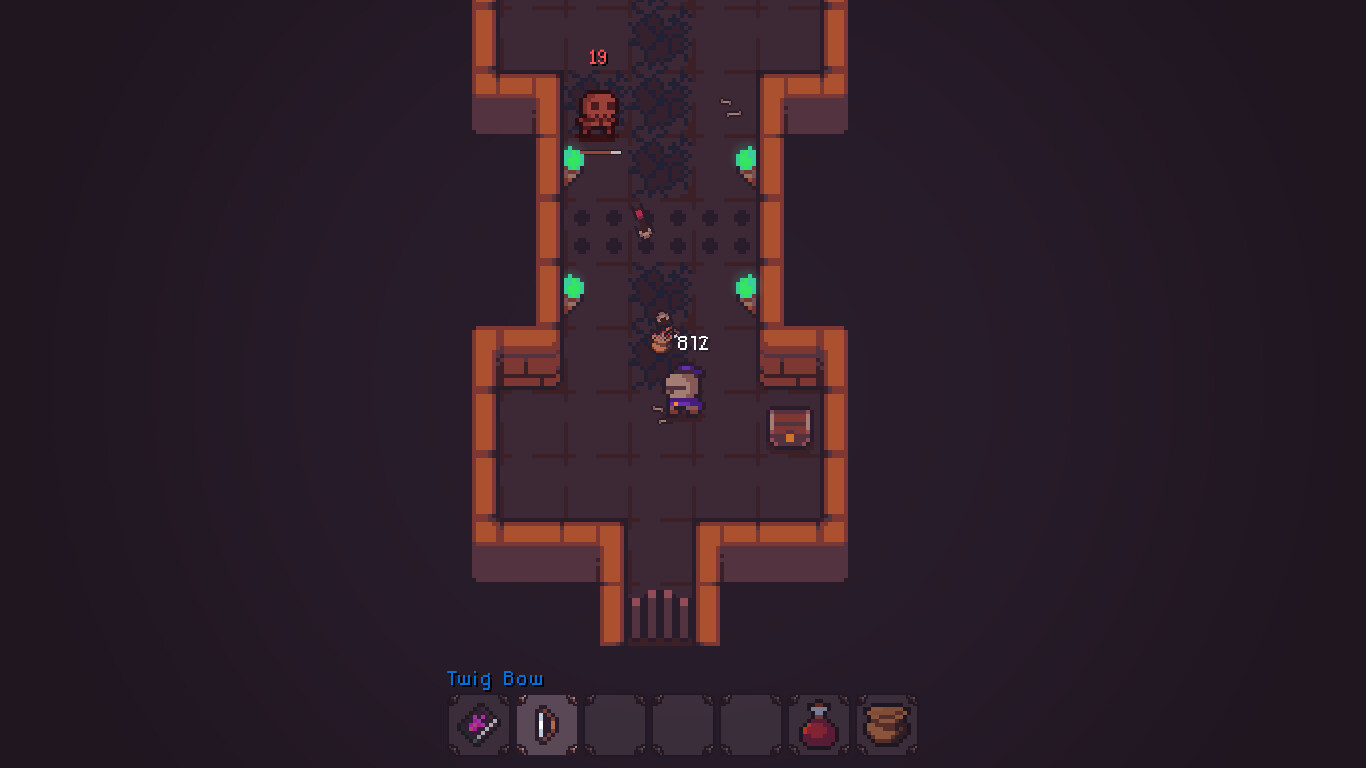The image size is (1366, 768).
Task: Select the purple spell tome in the hotbar
Action: (x=478, y=723)
